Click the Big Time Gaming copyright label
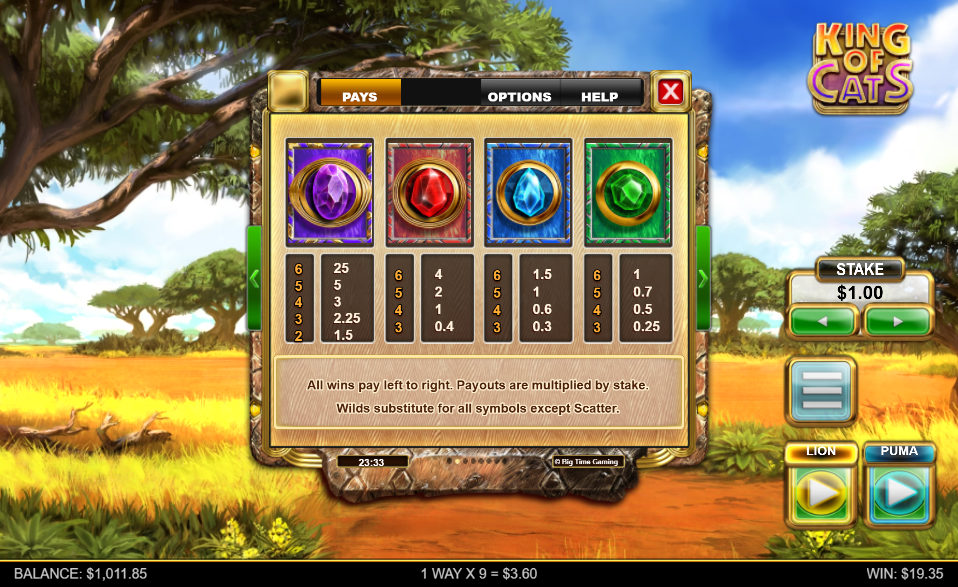 point(588,462)
